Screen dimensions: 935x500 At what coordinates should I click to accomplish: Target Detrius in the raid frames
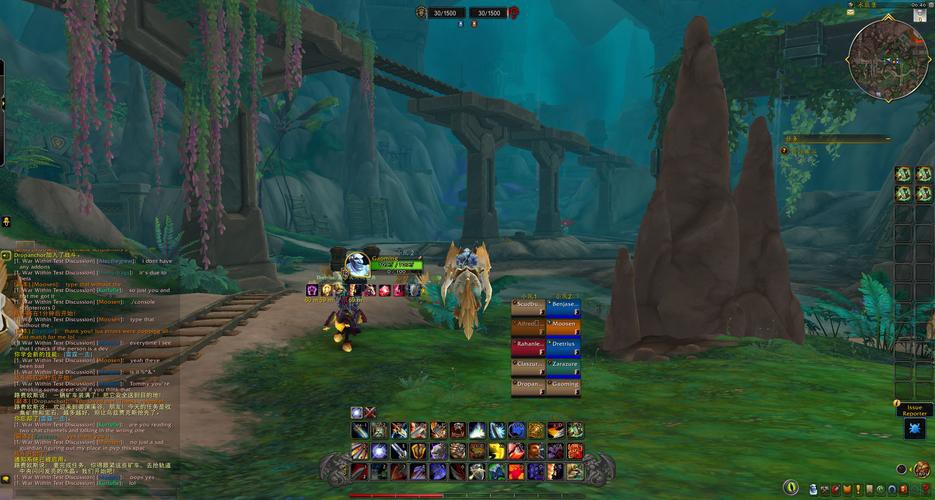pyautogui.click(x=563, y=346)
